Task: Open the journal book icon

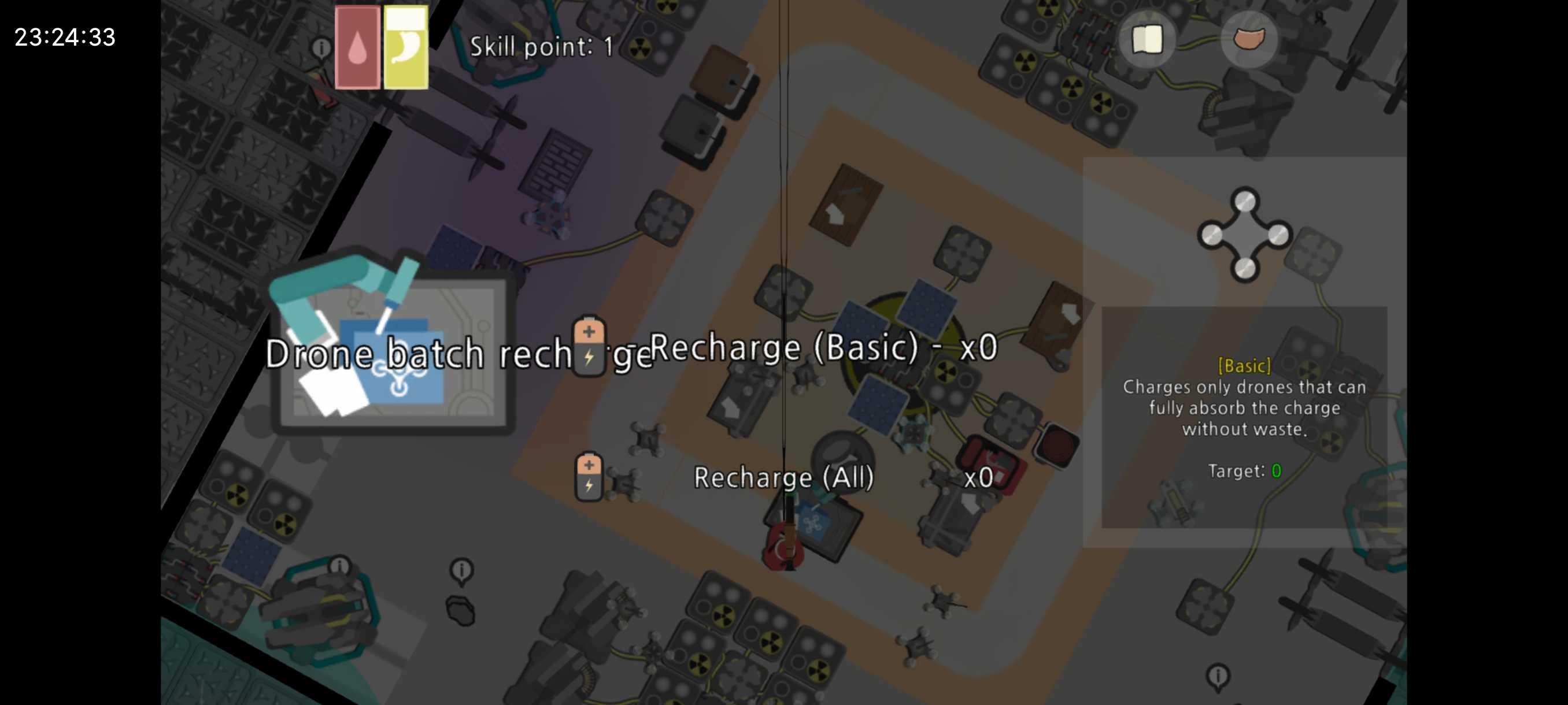Action: pyautogui.click(x=1147, y=40)
